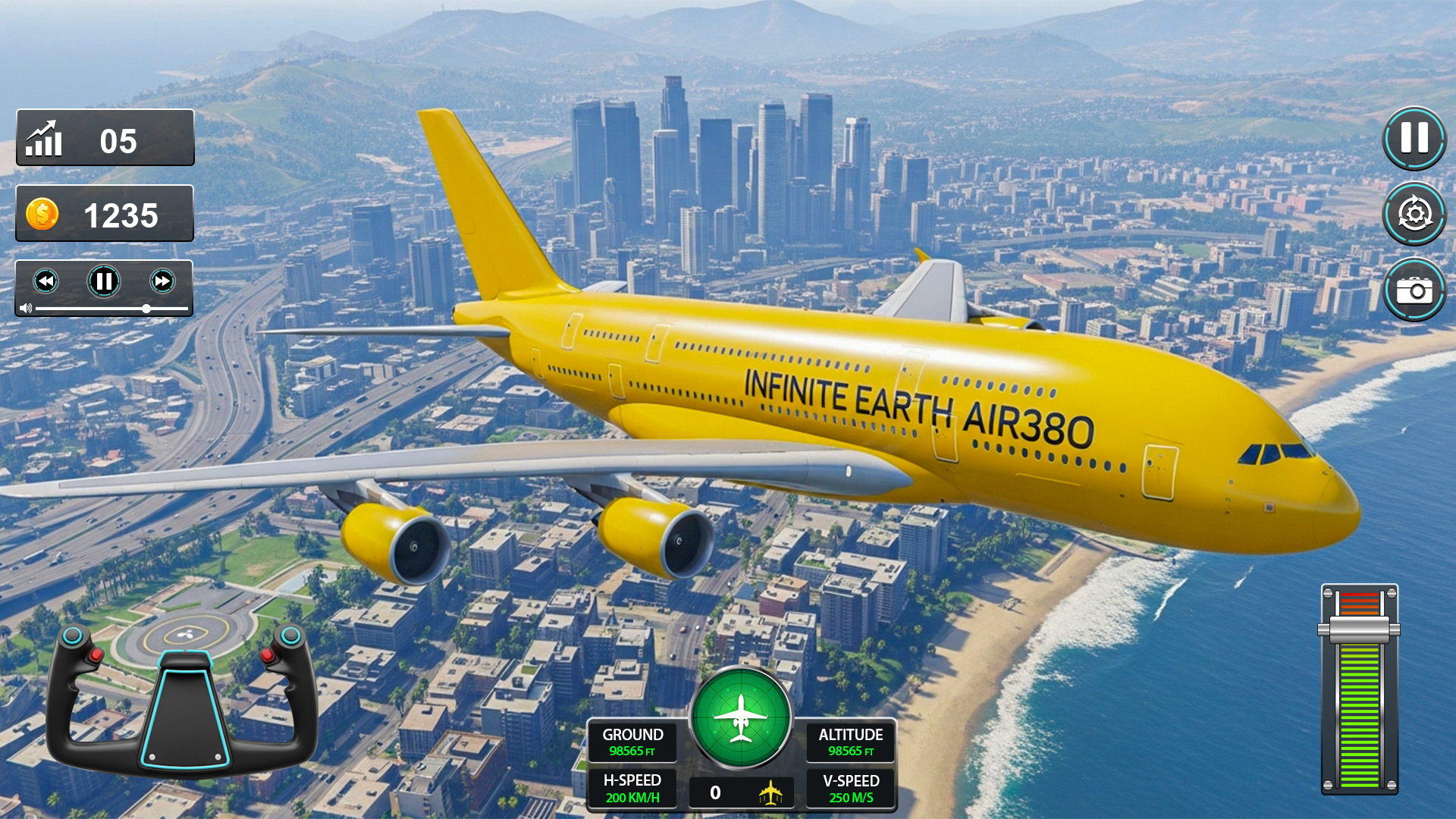Image resolution: width=1456 pixels, height=819 pixels.
Task: Adjust the music volume slider
Action: pos(146,309)
